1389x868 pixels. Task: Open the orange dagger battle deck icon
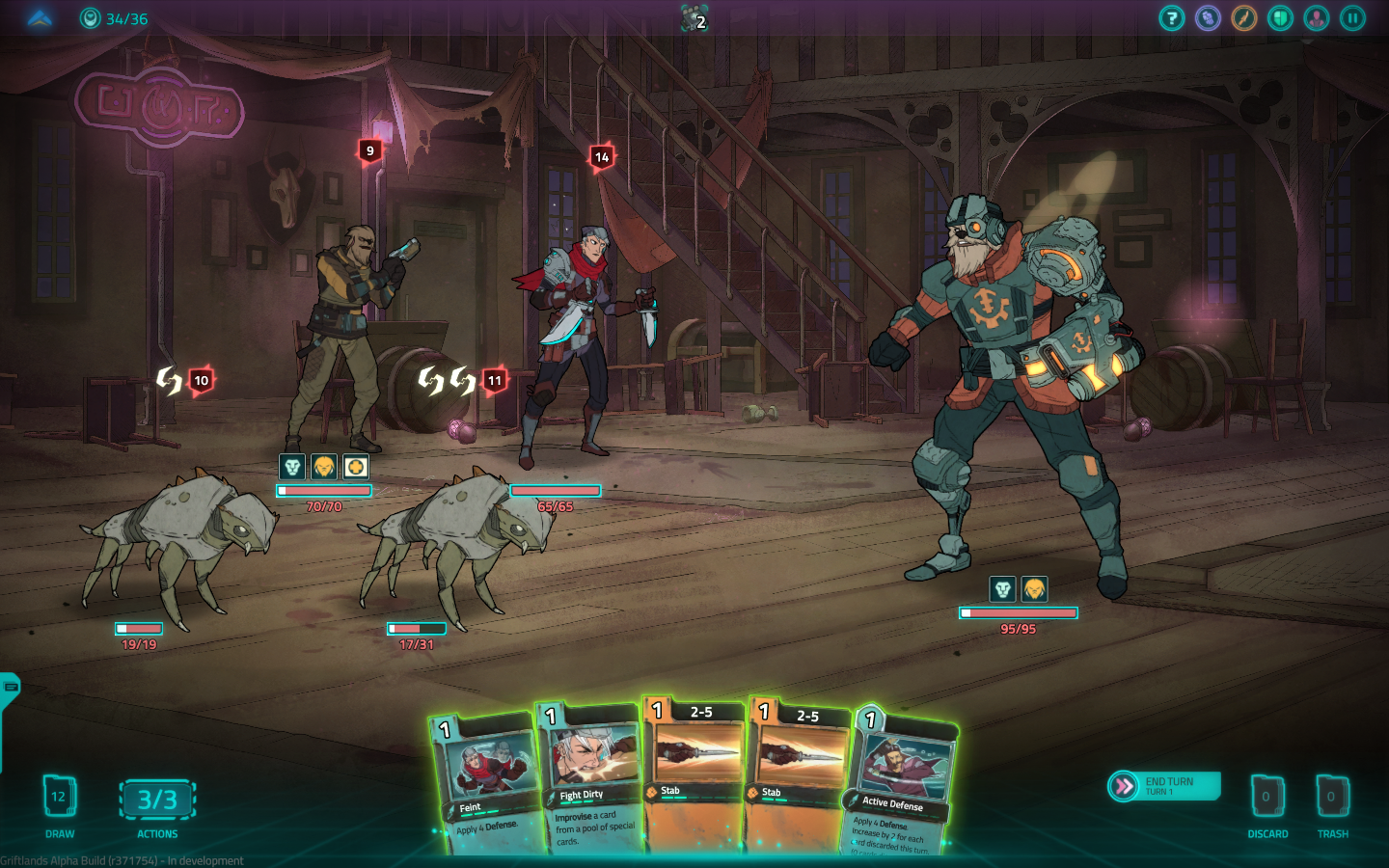(1244, 18)
